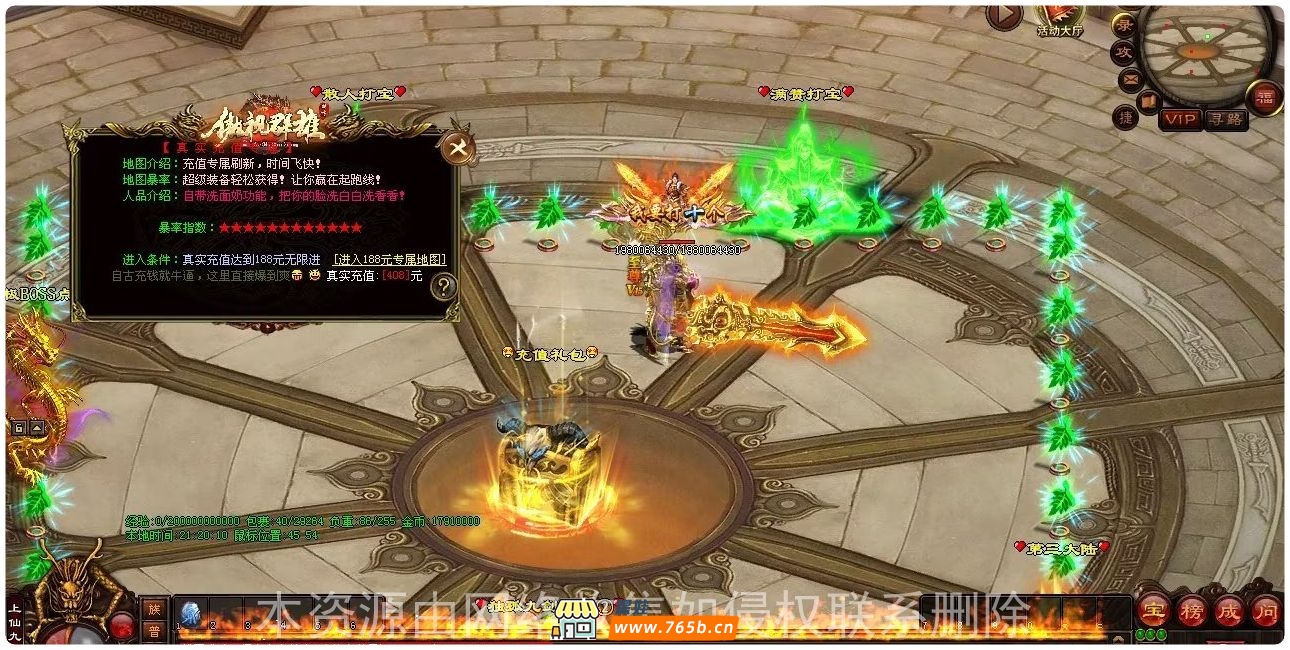This screenshot has height=650, width=1290.
Task: Close the 真实充值 info panel
Action: pyautogui.click(x=458, y=149)
